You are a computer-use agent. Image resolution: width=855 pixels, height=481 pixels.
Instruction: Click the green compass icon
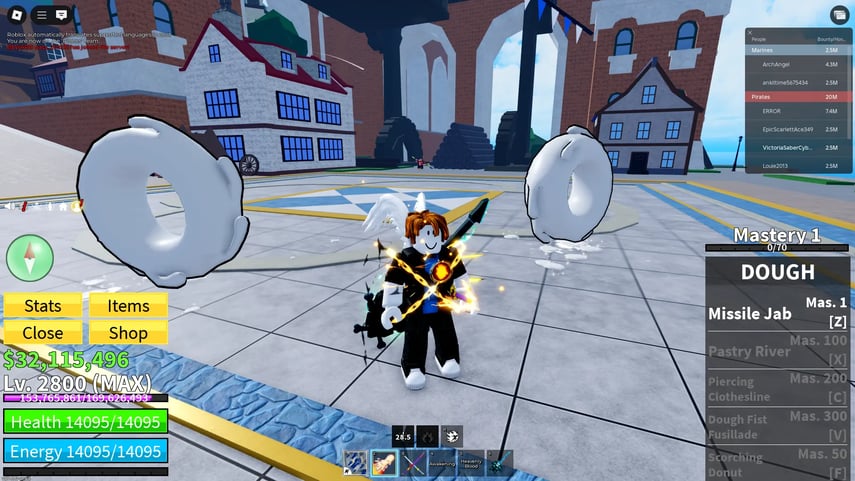[28, 258]
